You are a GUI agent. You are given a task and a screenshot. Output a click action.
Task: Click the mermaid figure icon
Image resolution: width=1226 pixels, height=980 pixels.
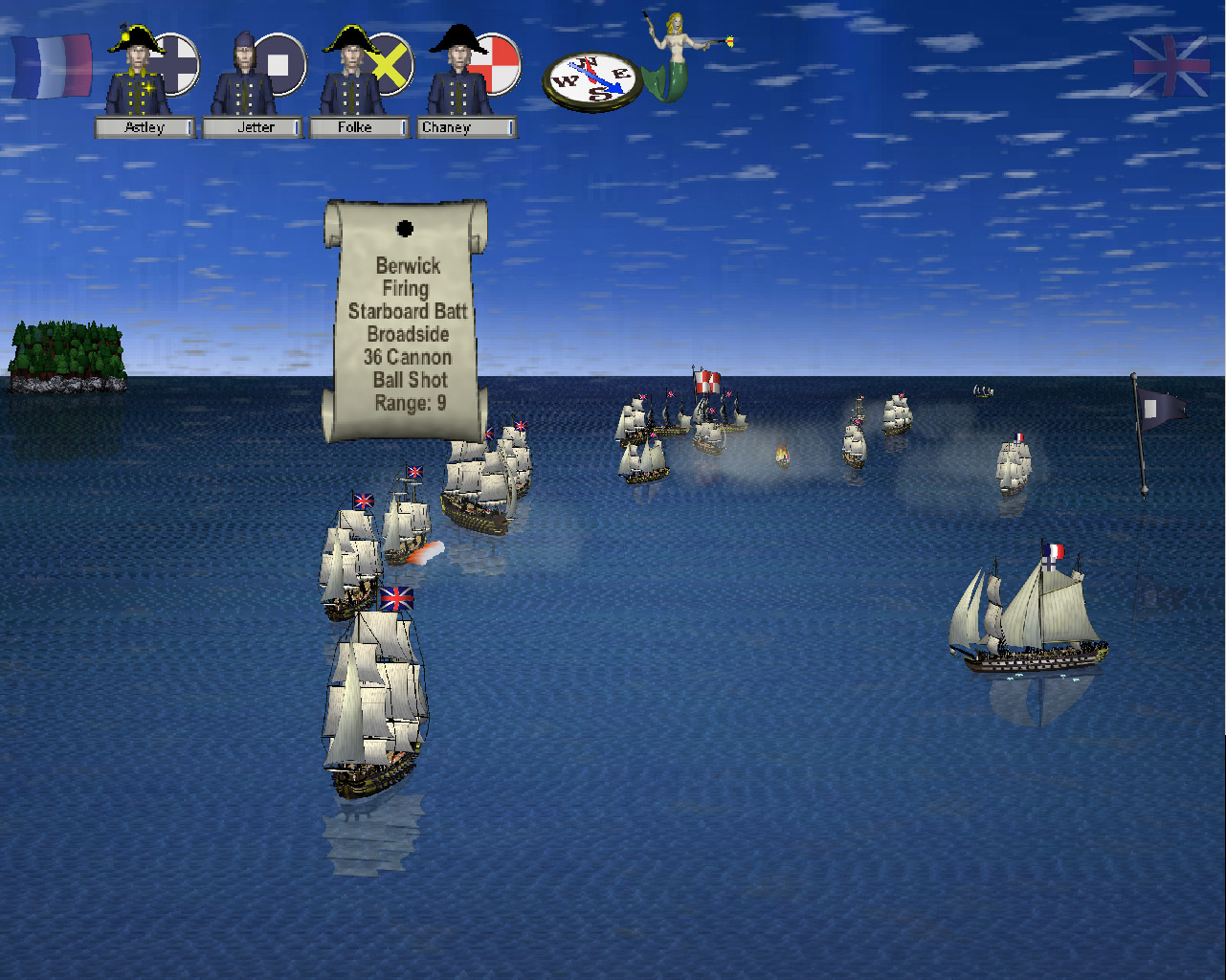point(676,57)
